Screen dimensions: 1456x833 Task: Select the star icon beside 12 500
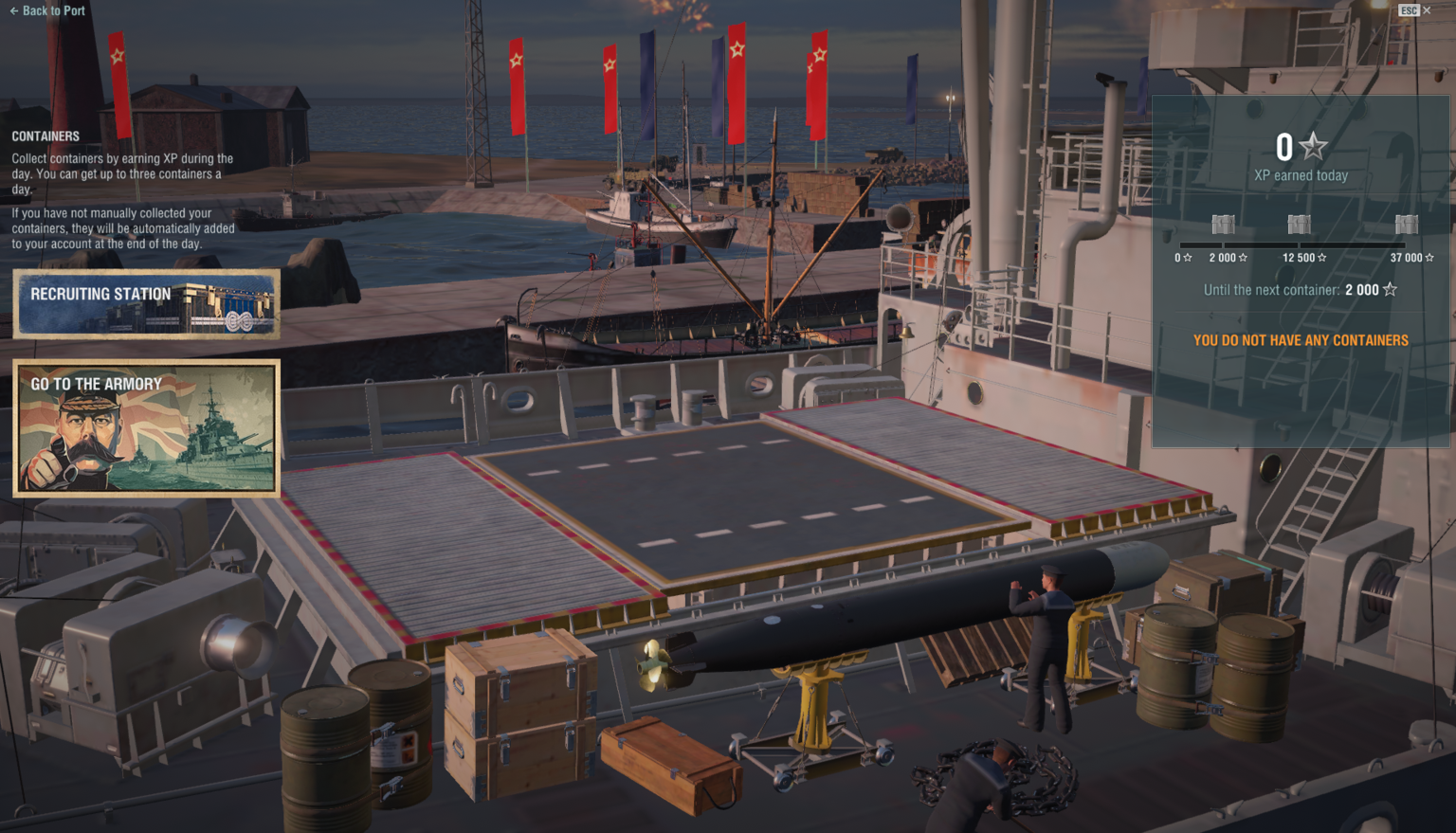tap(1320, 257)
